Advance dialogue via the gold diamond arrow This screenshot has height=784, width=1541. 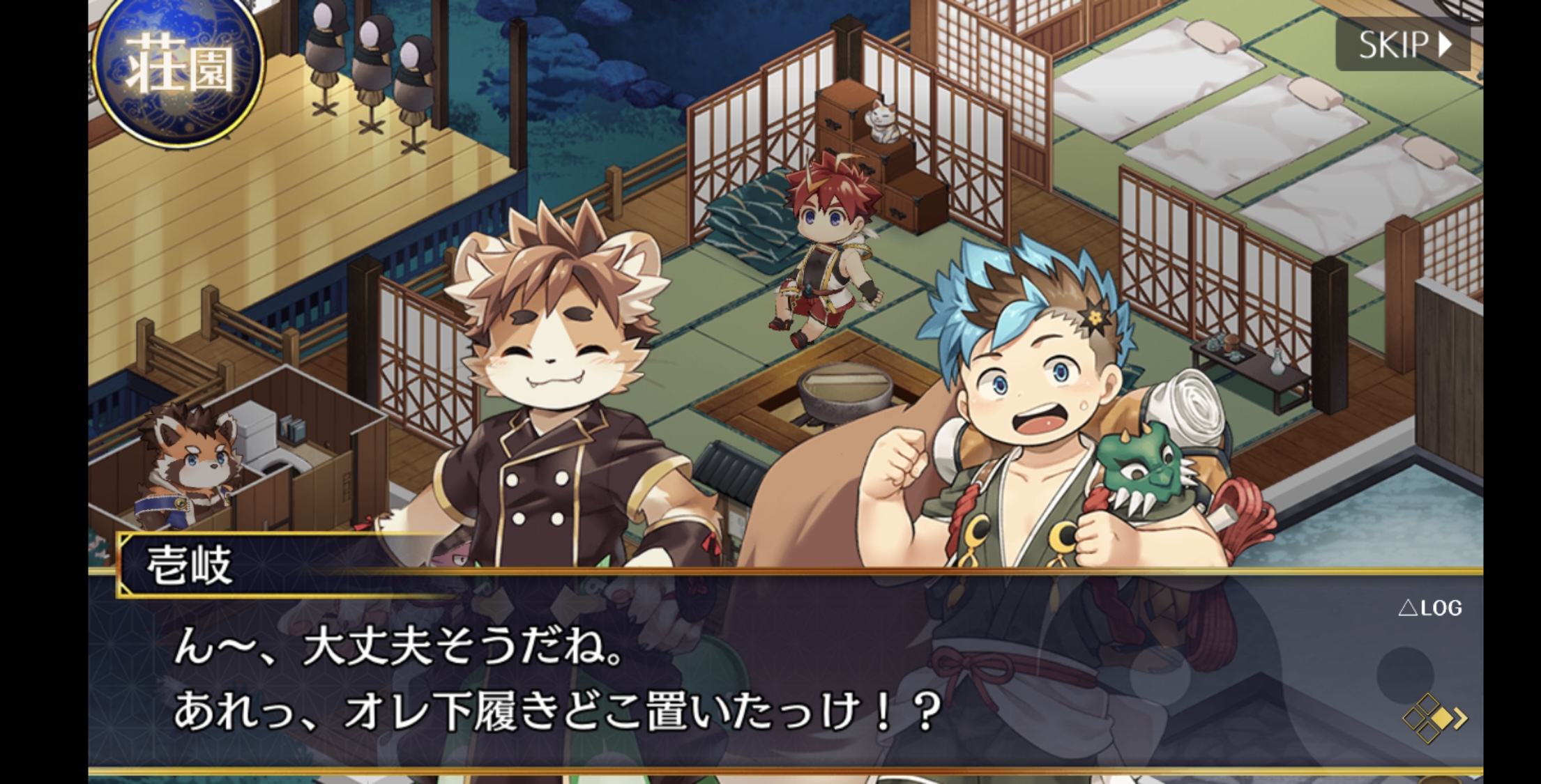tap(1434, 717)
